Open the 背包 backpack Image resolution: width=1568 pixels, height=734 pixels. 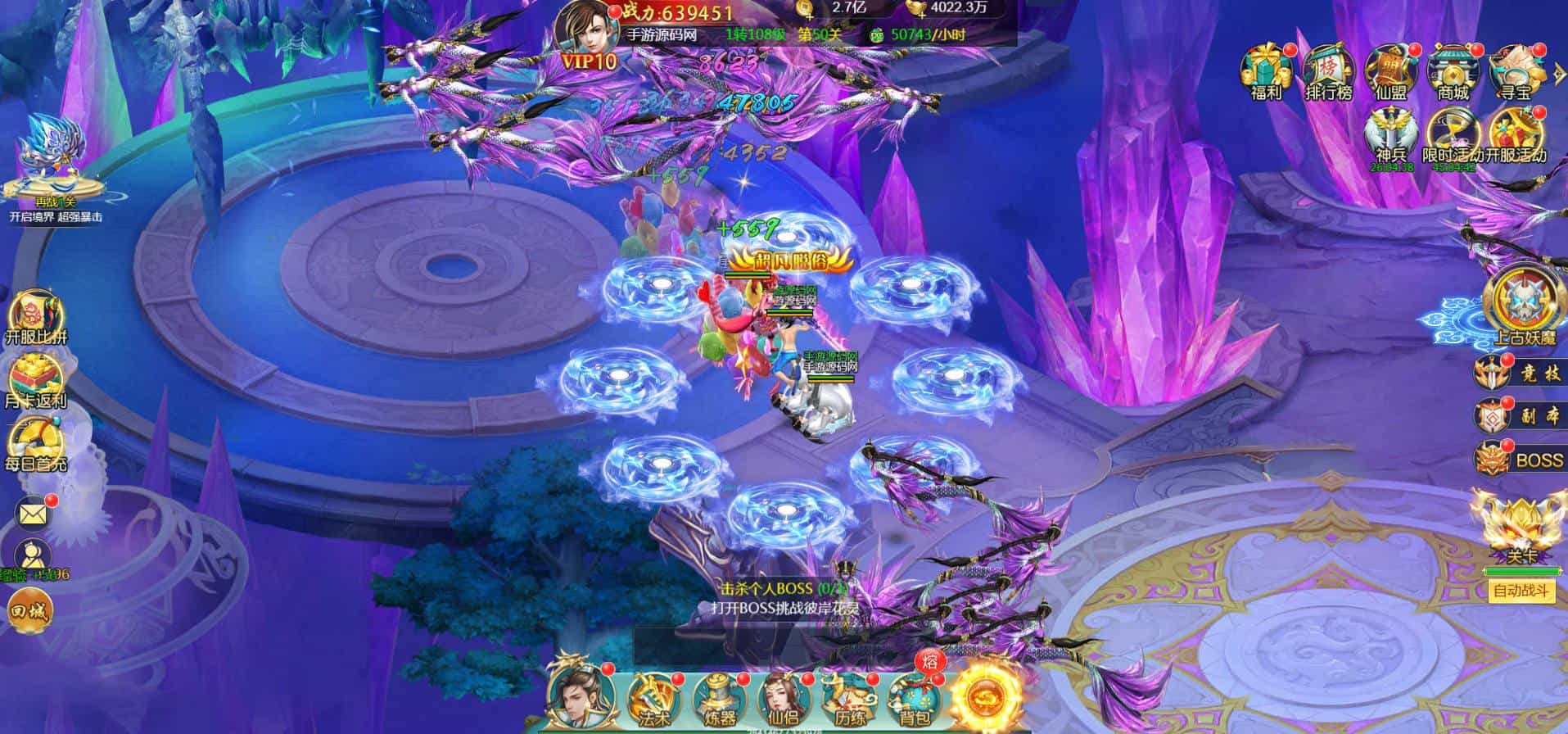[x=915, y=699]
